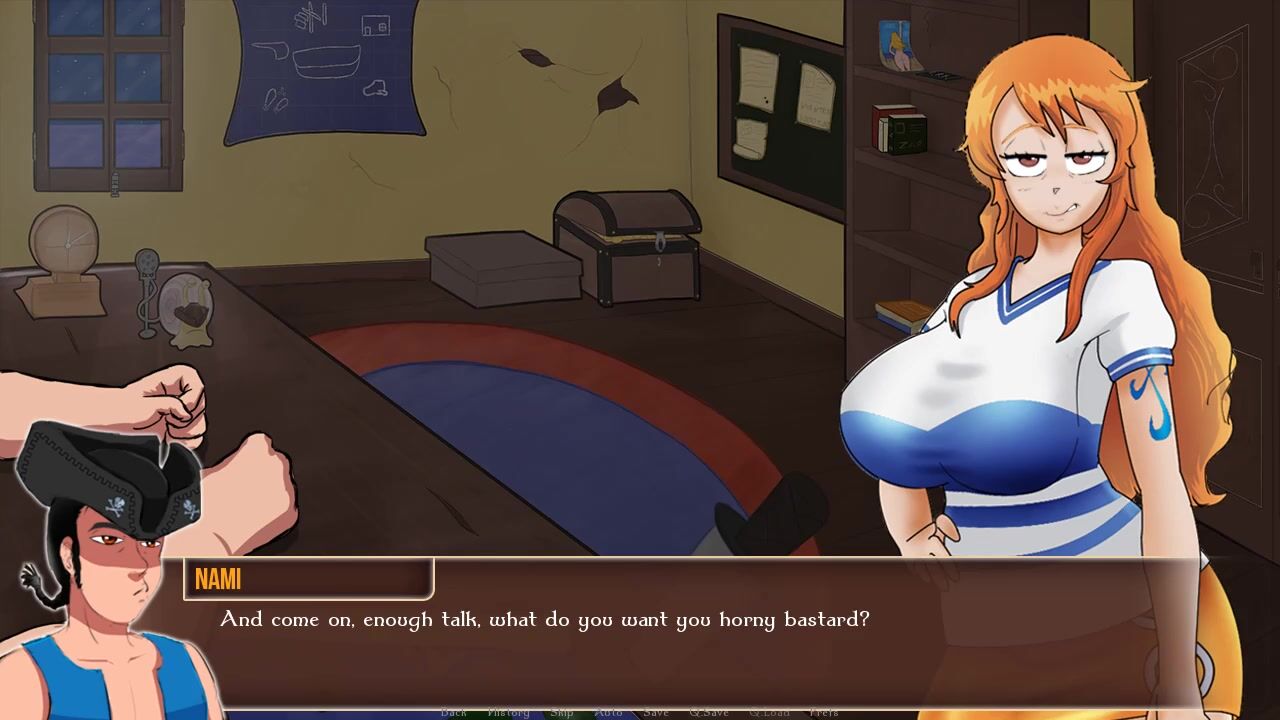The image size is (1280, 720).
Task: Quick load with Q.Load
Action: [x=769, y=712]
